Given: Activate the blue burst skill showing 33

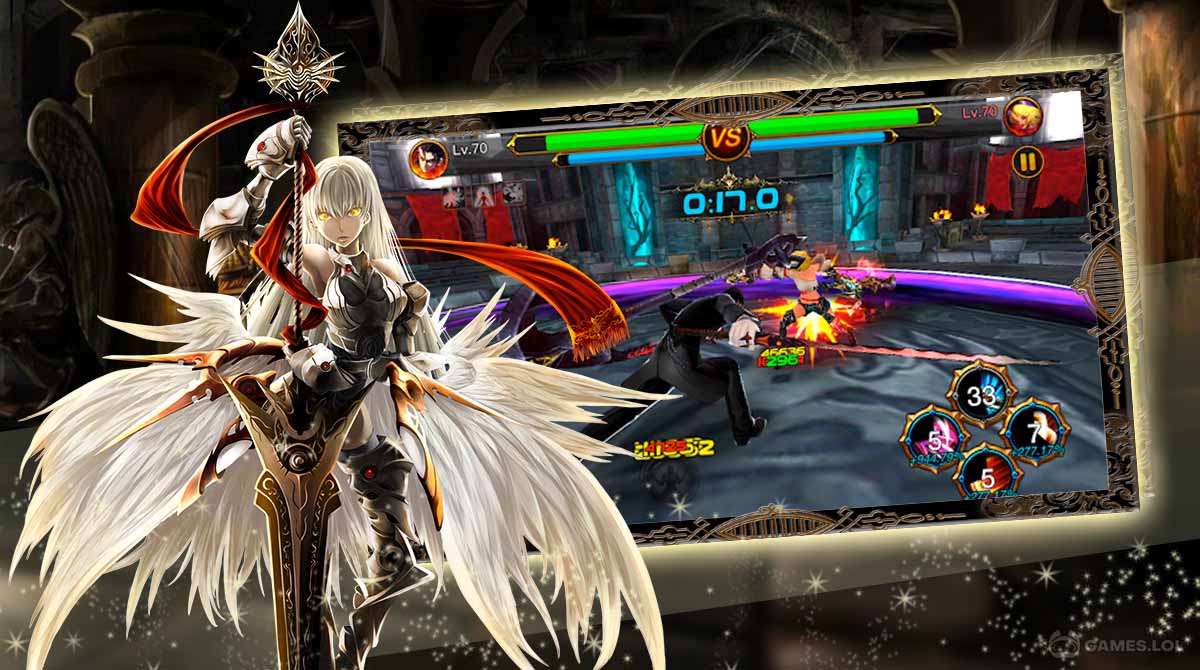Looking at the screenshot, I should 974,393.
